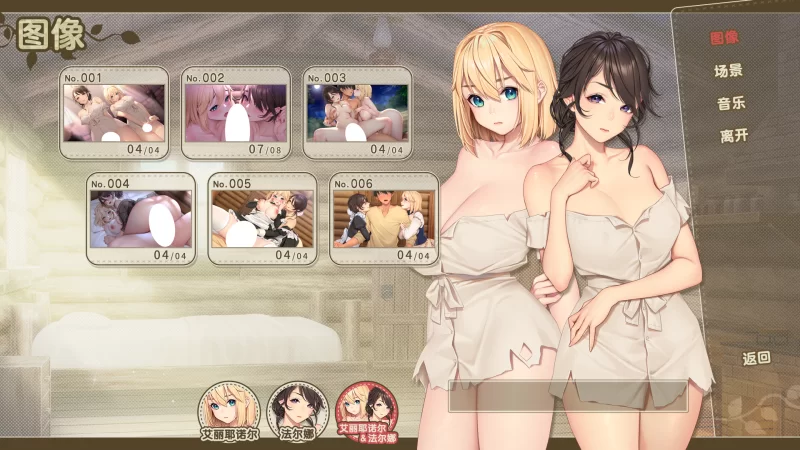Open gallery entry No.004
Viewport: 800px width, 450px height.
point(140,218)
